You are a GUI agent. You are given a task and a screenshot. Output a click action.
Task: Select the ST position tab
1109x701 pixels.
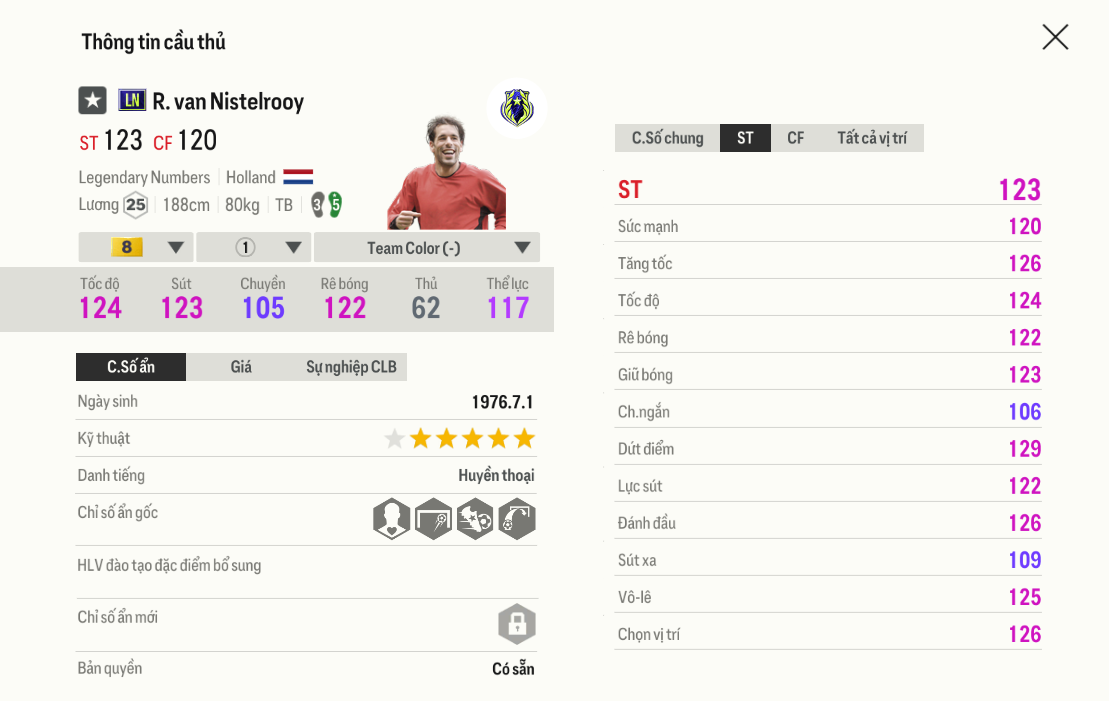point(745,138)
